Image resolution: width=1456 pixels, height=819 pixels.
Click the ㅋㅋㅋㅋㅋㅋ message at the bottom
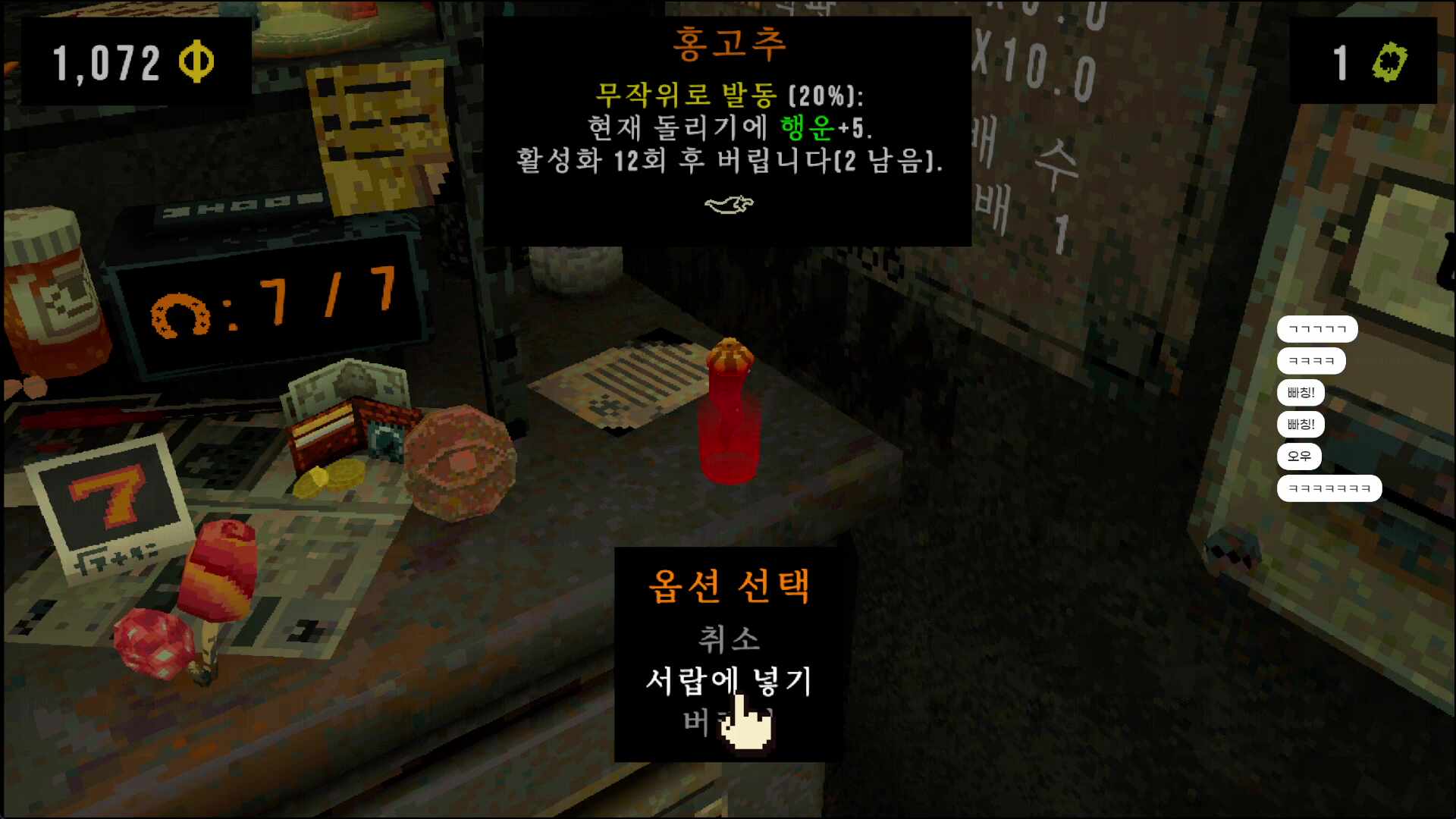(1329, 488)
